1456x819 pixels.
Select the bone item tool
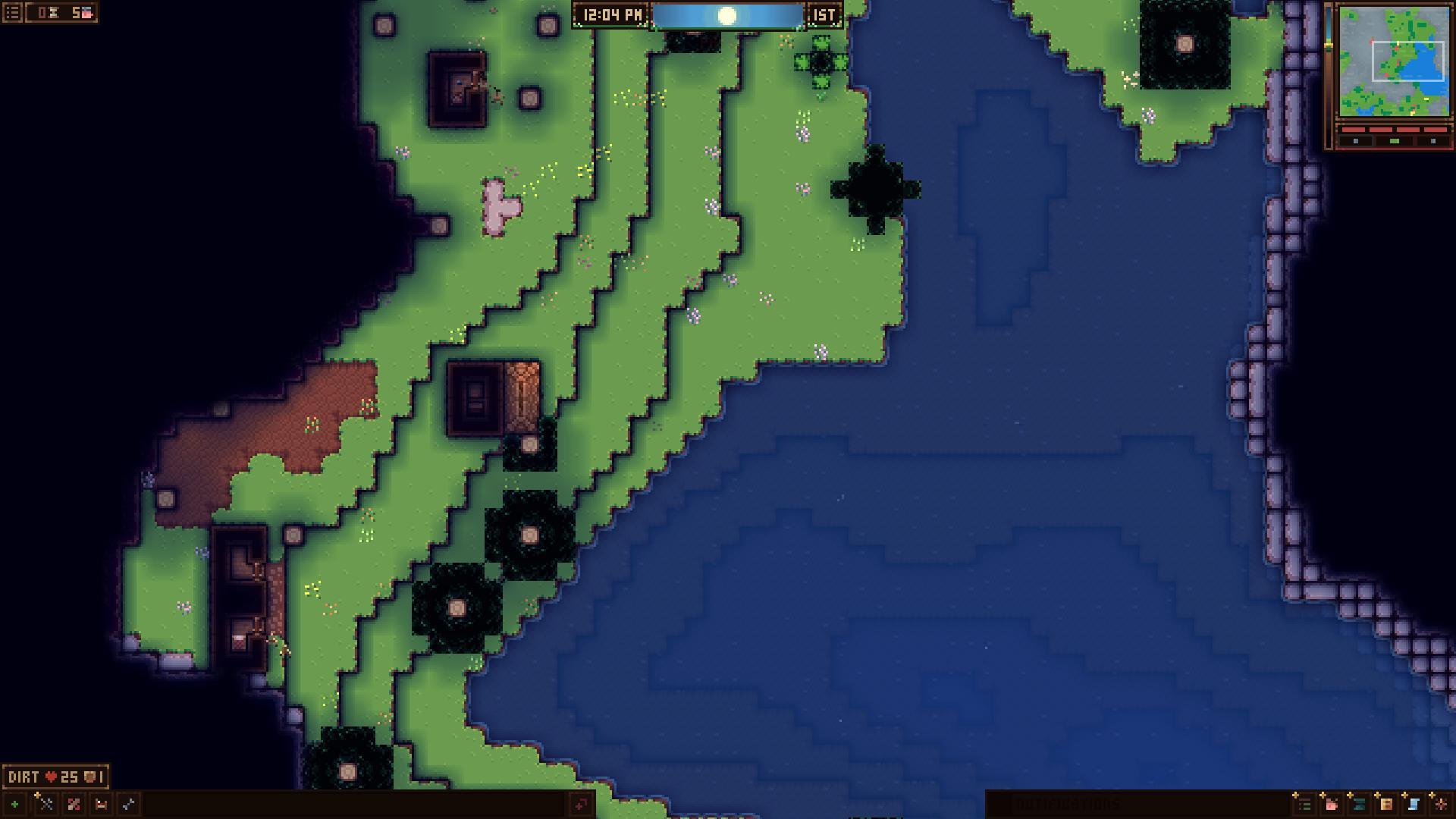[x=127, y=804]
